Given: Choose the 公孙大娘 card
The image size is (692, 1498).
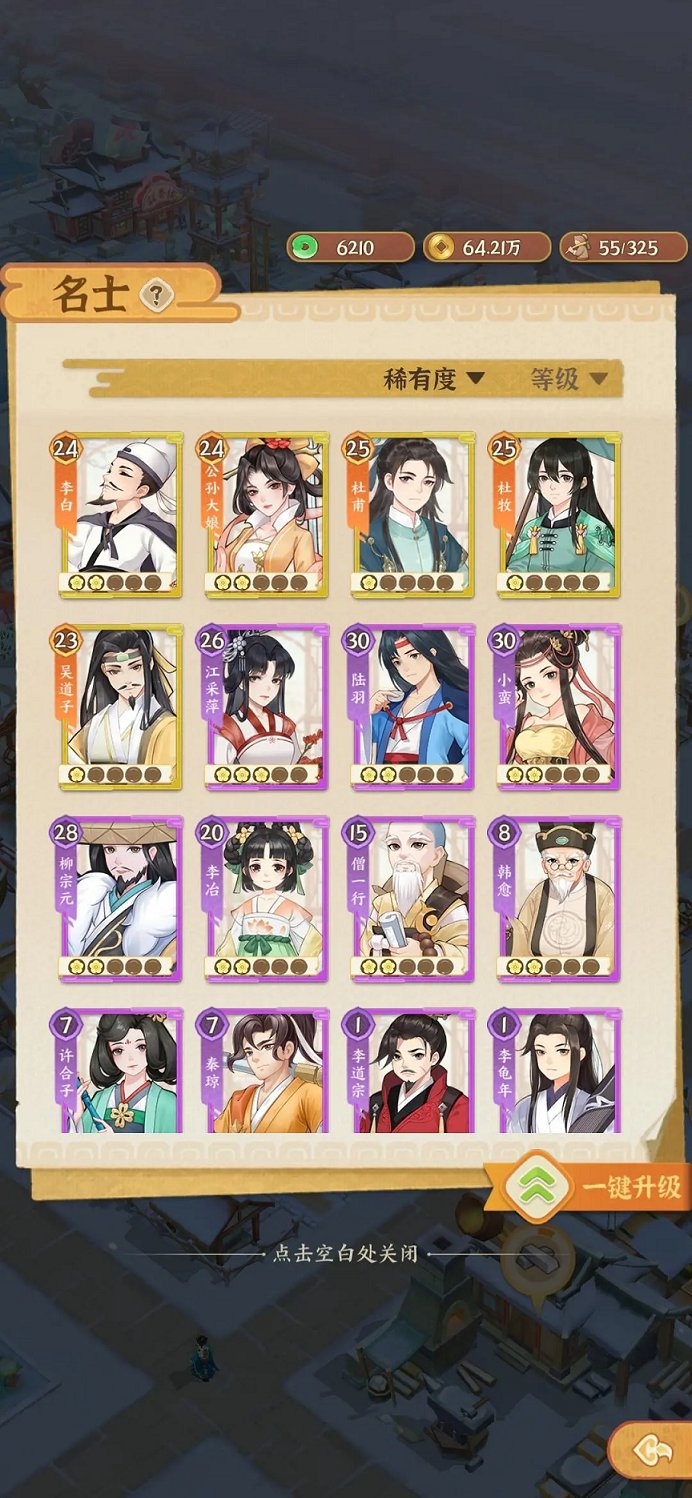Looking at the screenshot, I should (266, 515).
